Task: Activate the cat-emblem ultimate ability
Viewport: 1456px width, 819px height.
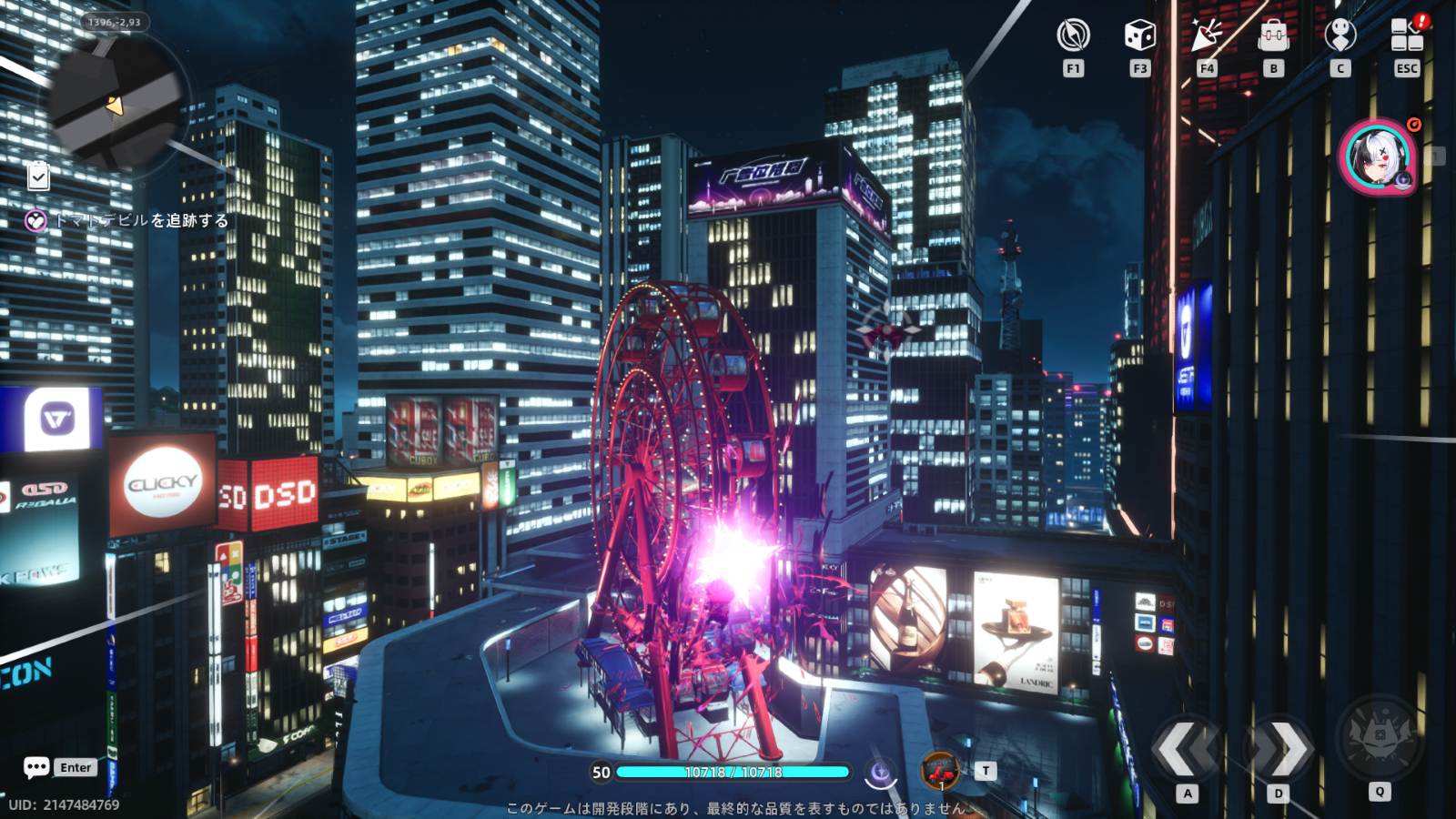Action: (1380, 735)
